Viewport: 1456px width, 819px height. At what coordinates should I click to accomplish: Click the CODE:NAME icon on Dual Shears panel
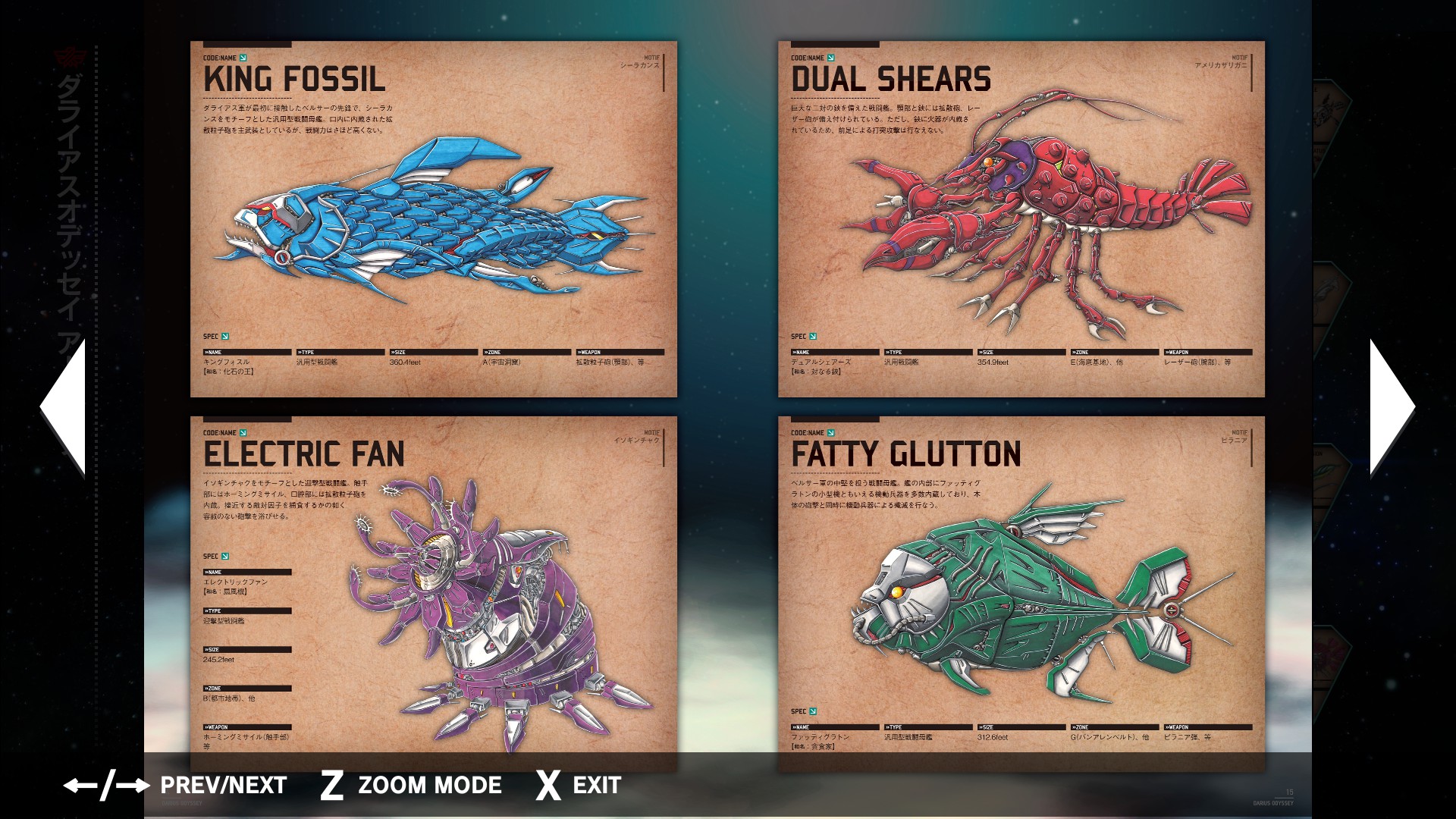[832, 56]
